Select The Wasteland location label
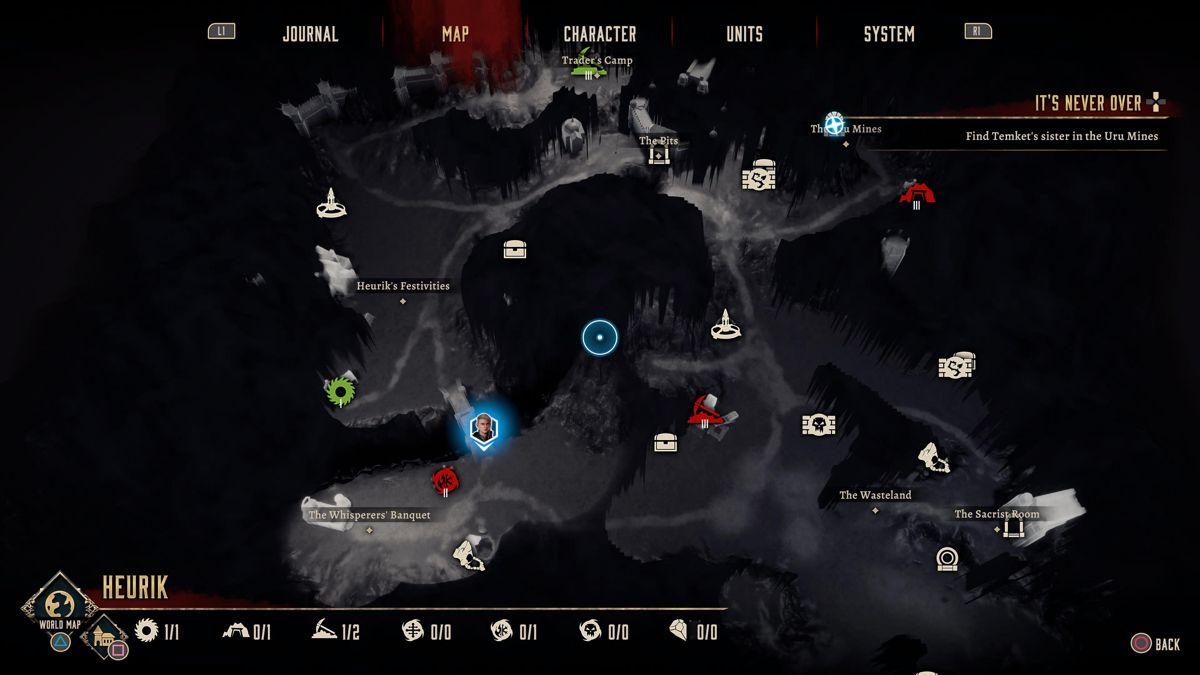 [x=875, y=495]
